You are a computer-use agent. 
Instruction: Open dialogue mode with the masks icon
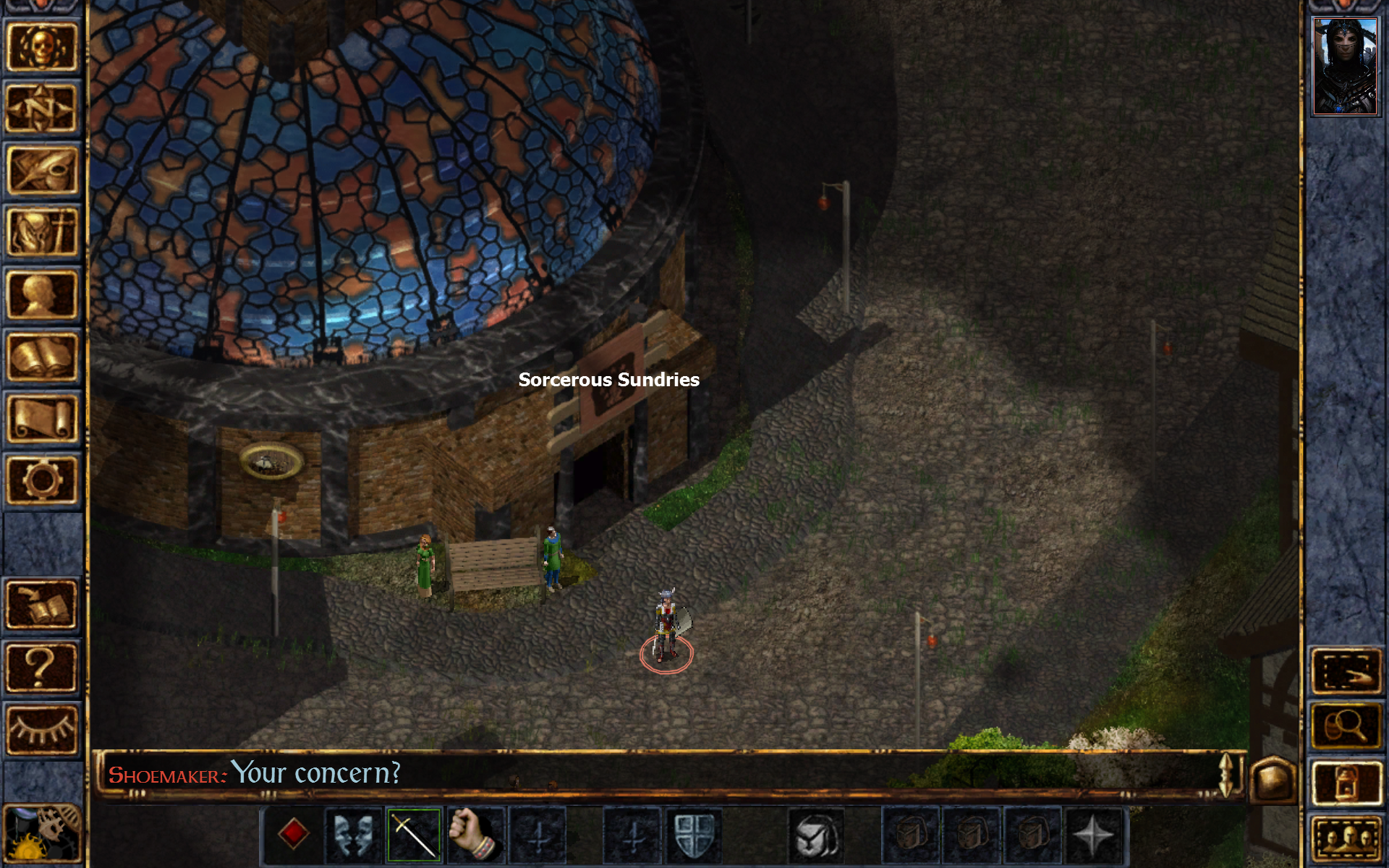(352, 833)
